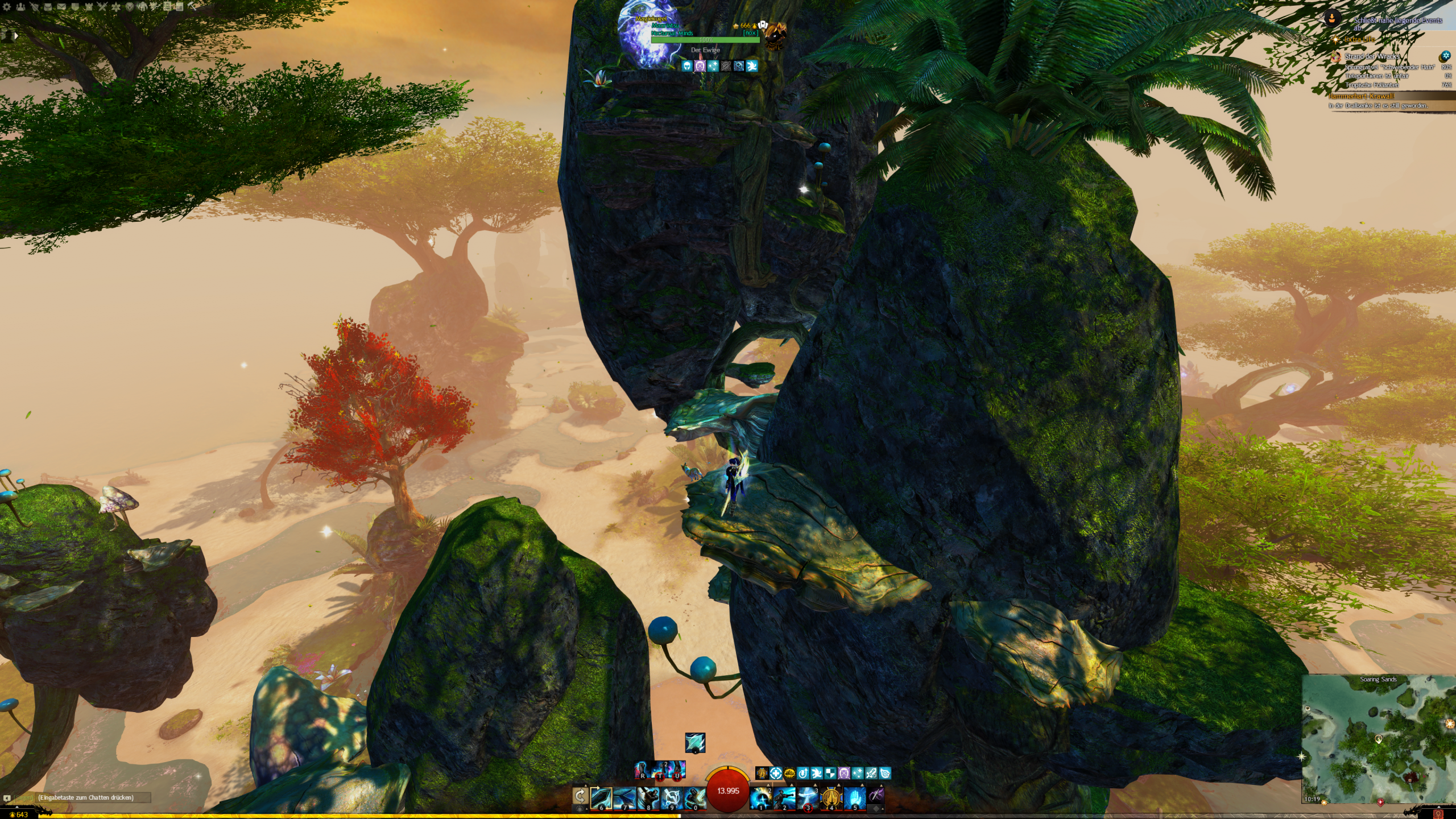Open the gear-shaped game menu icon
Image resolution: width=1456 pixels, height=819 pixels.
coord(7,7)
